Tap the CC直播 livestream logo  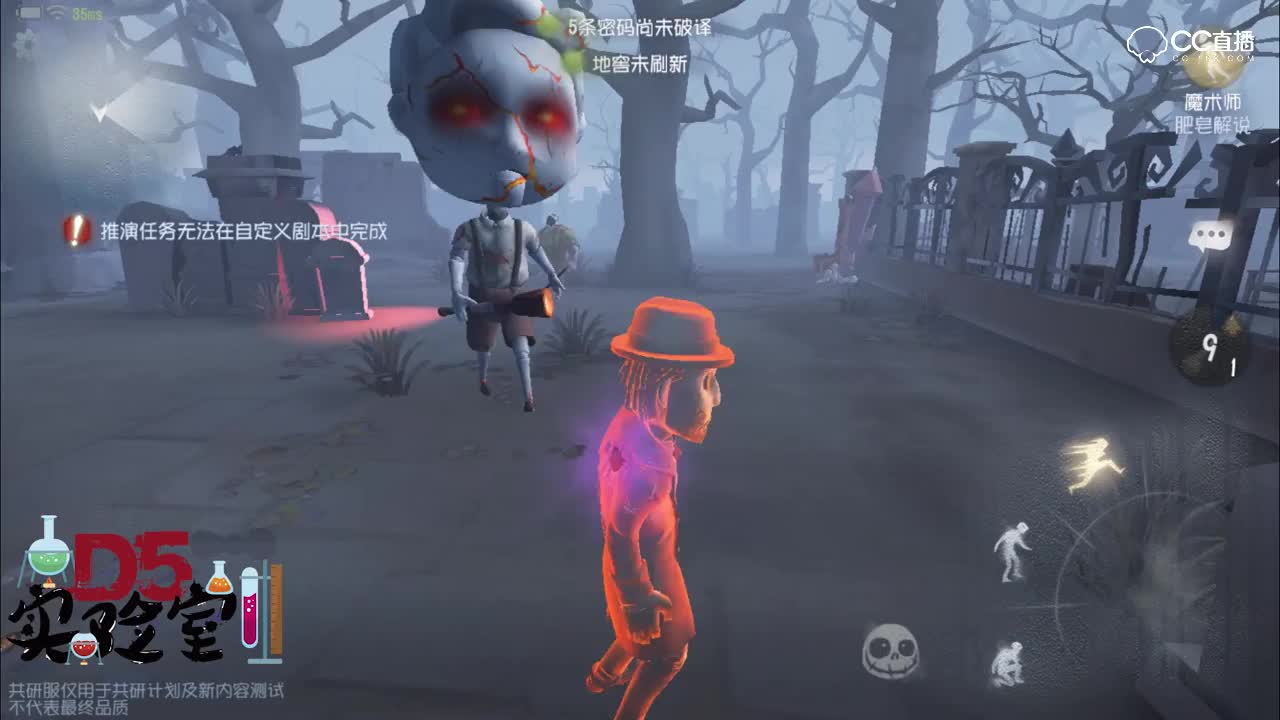point(1190,38)
